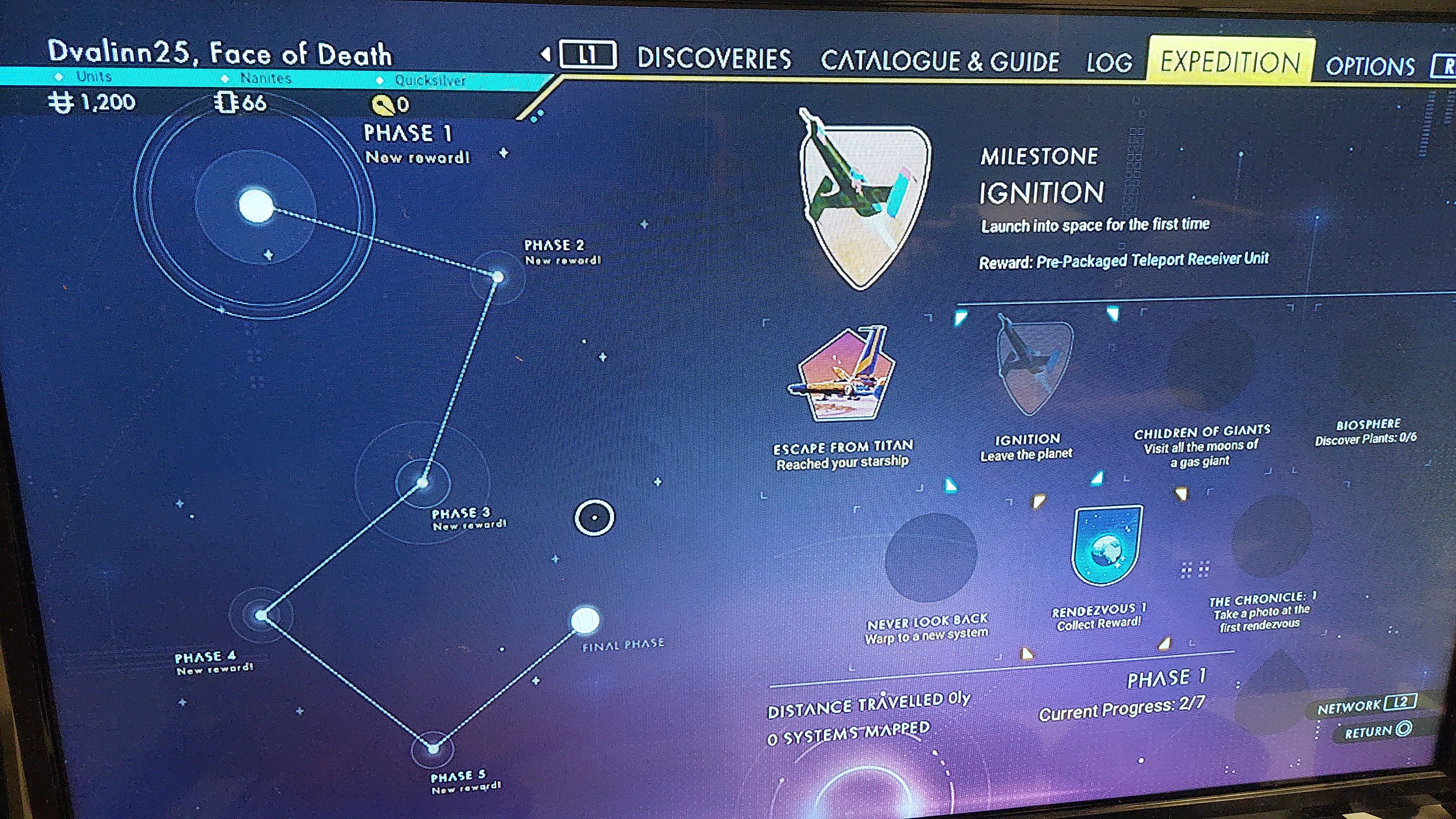Pick the Phase 4 constellation node
Viewport: 1456px width, 819px height.
coord(261,615)
